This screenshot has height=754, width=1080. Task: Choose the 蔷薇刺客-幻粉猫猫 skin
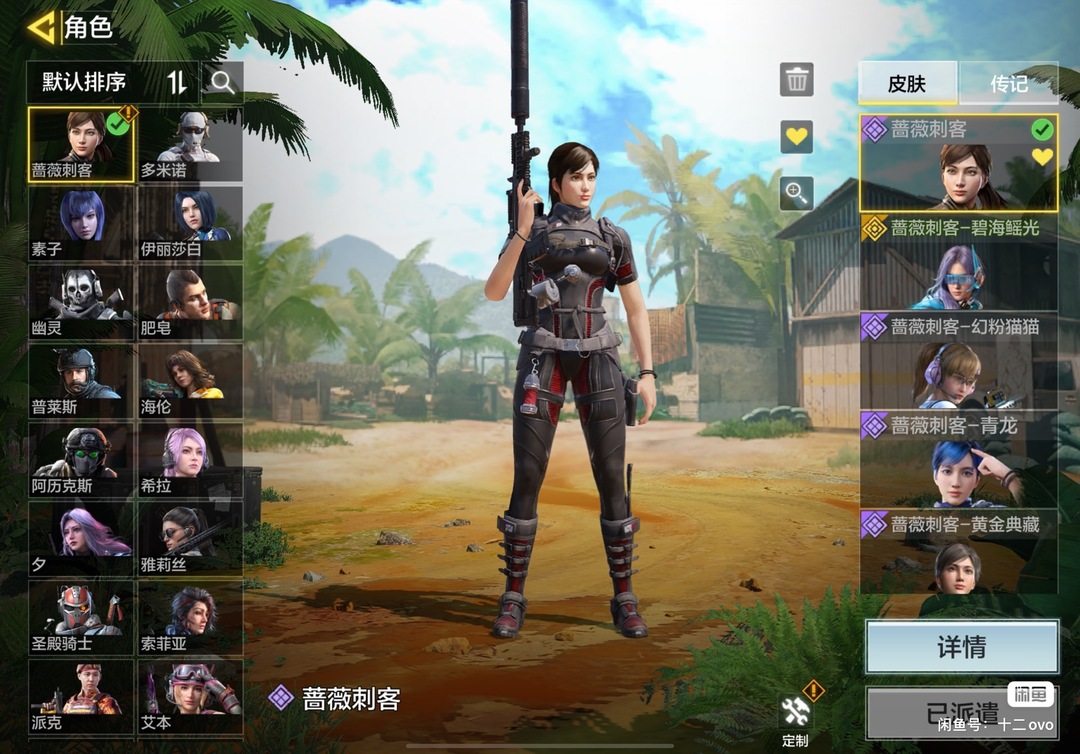(x=959, y=360)
